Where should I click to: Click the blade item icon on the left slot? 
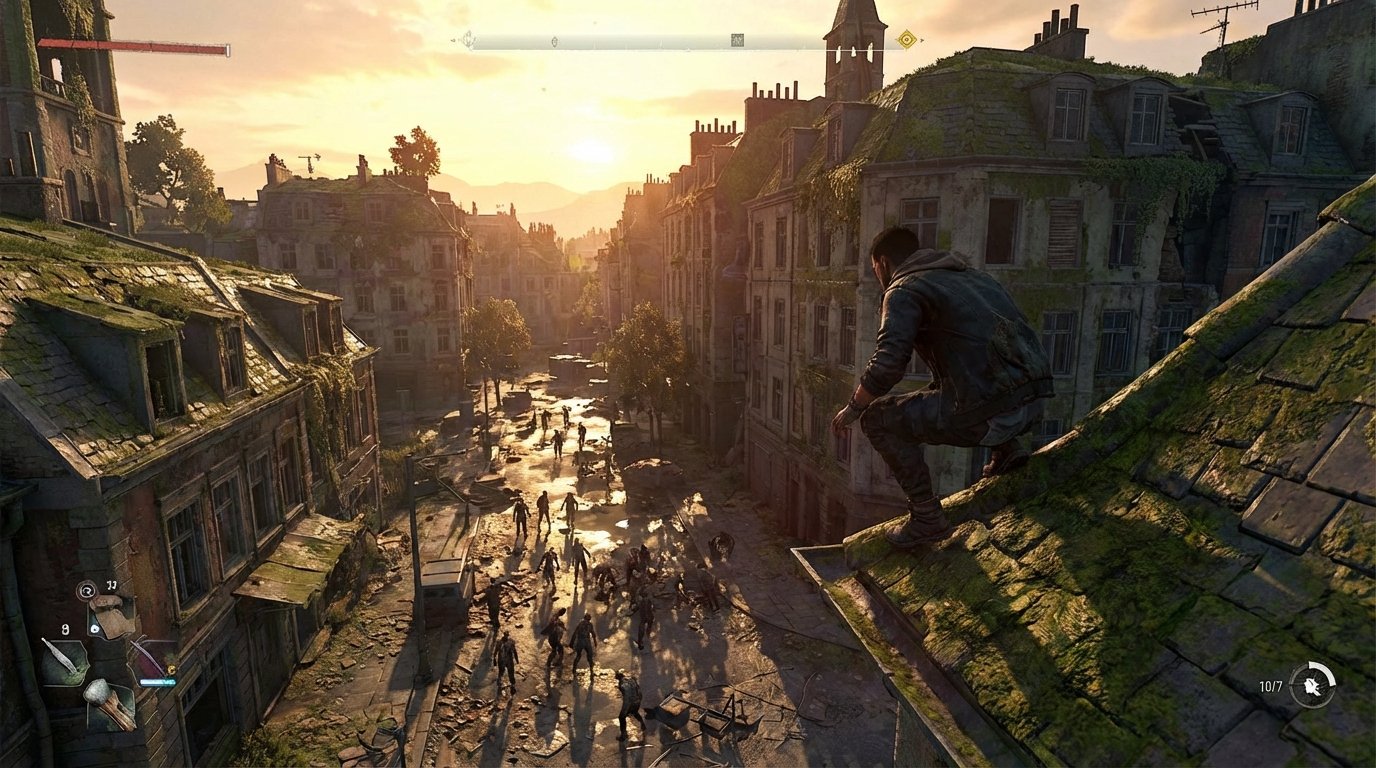[68, 658]
